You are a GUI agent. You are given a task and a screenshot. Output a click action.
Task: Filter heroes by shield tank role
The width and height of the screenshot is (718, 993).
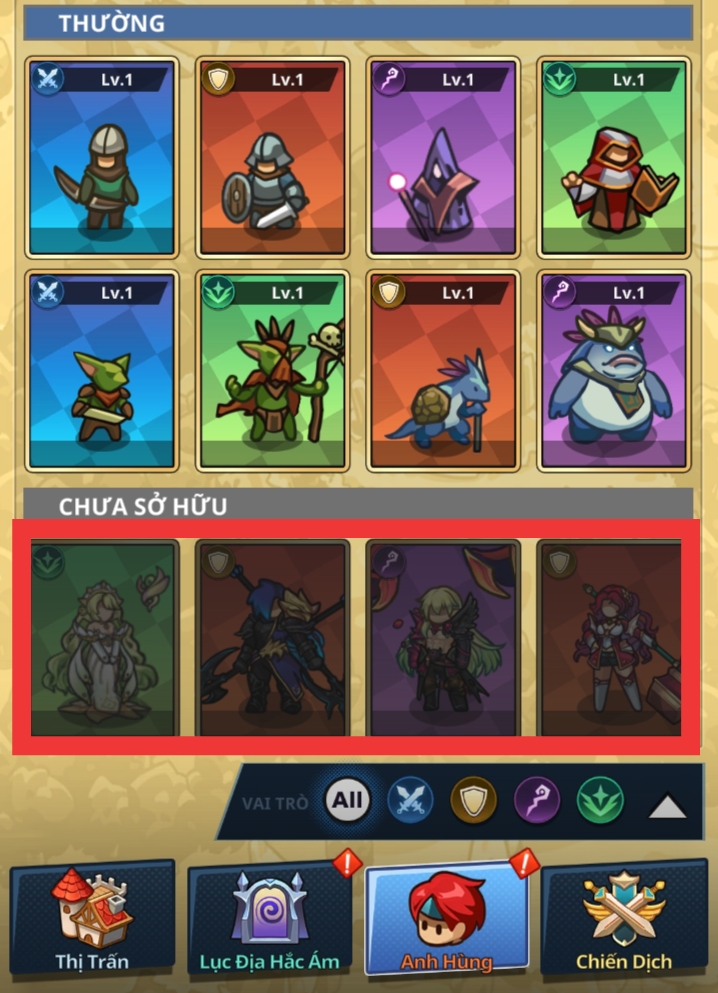(x=473, y=800)
